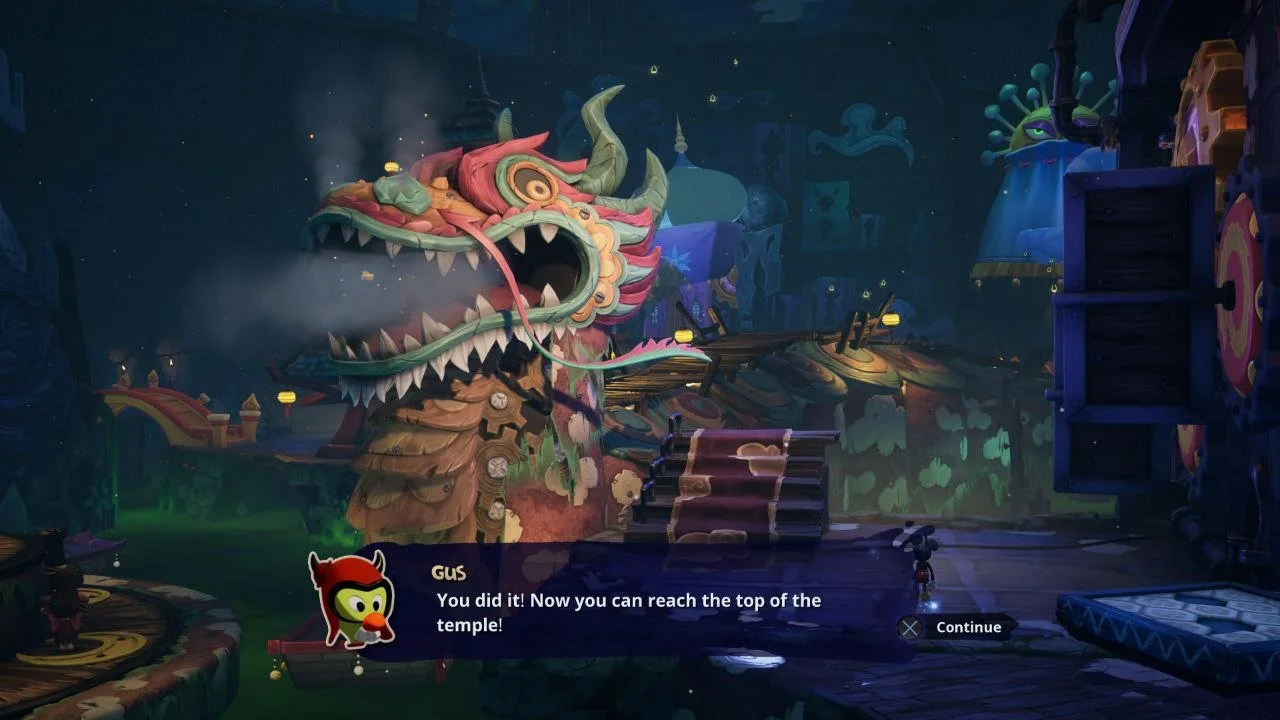Image resolution: width=1280 pixels, height=720 pixels.
Task: Continue Gus's dialogue
Action: click(x=955, y=627)
